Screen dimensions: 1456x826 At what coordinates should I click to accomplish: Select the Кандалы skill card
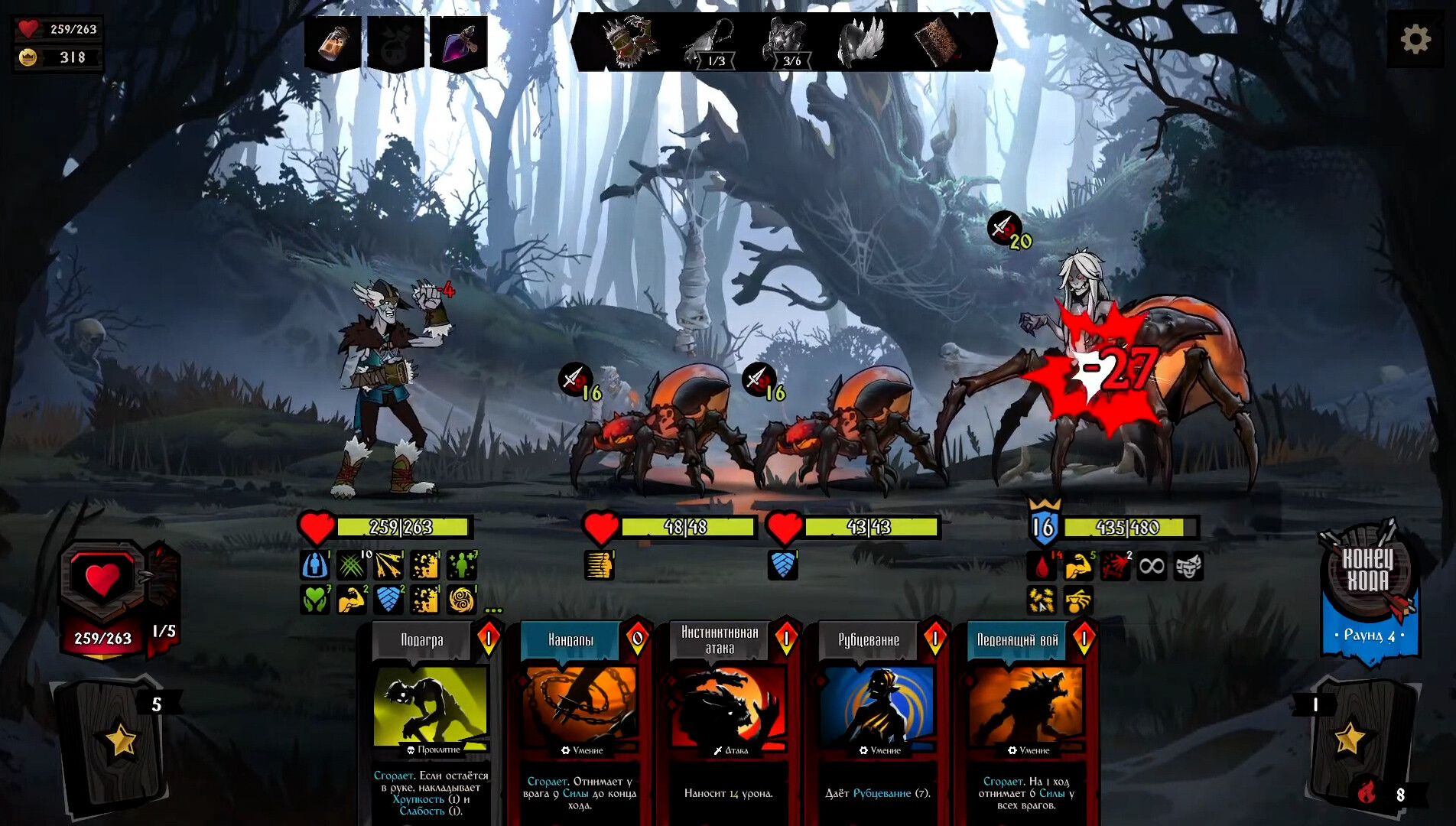[x=579, y=719]
